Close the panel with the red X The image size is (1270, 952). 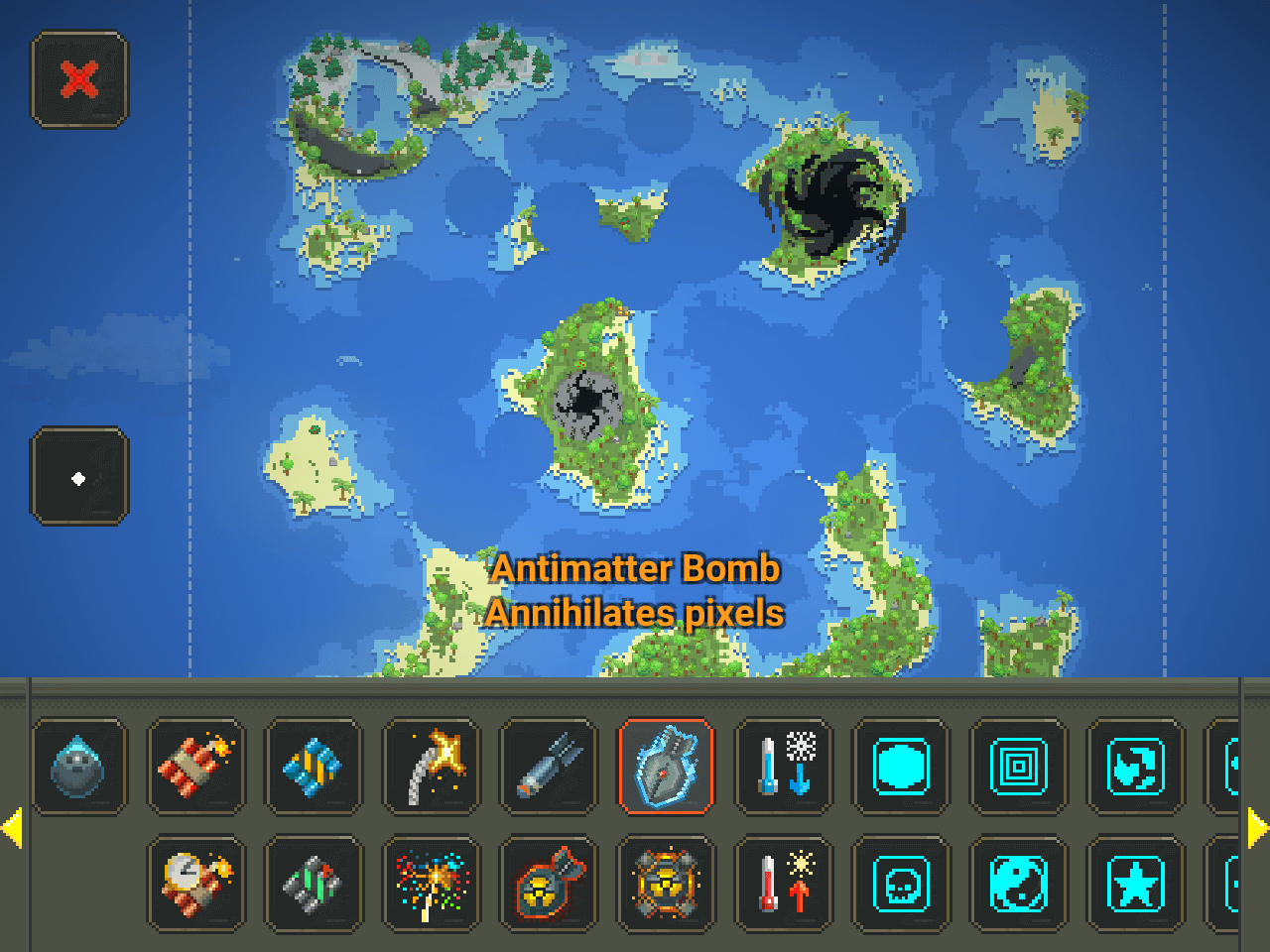(79, 79)
